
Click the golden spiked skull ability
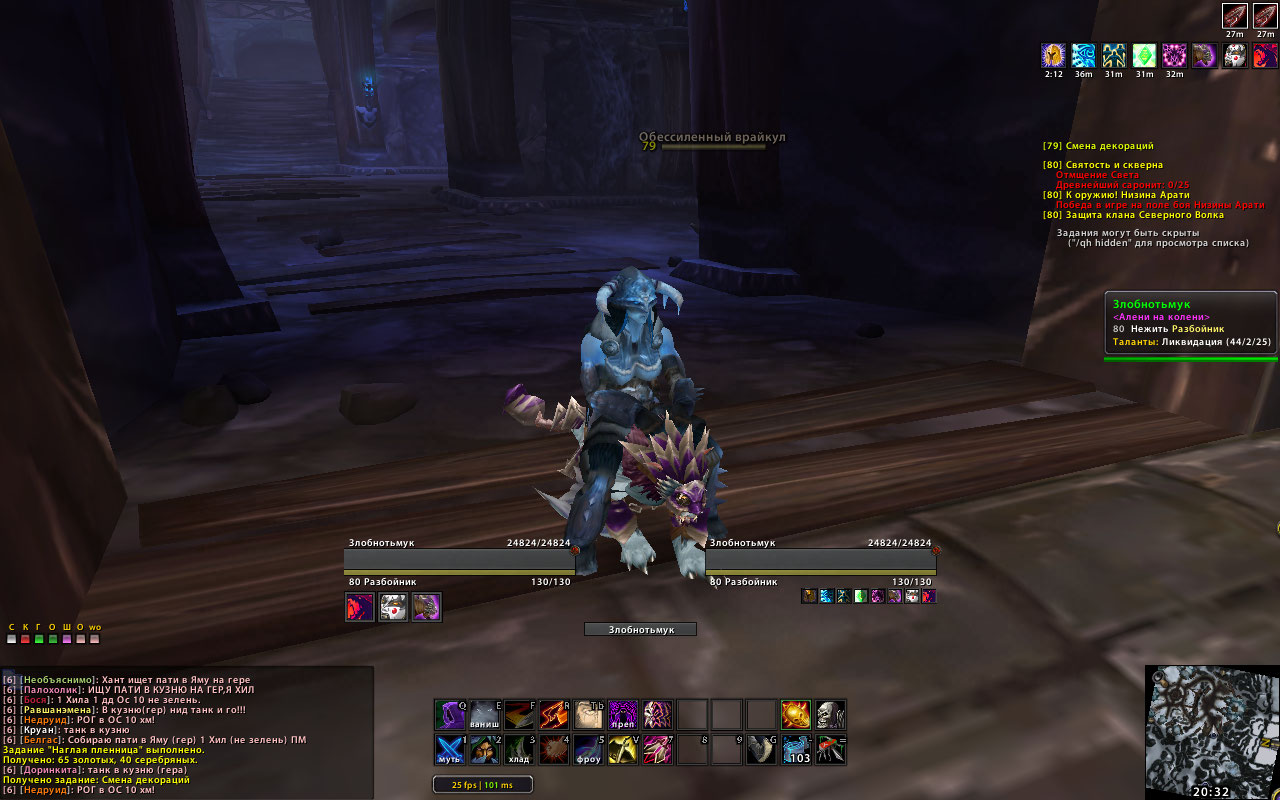(796, 715)
